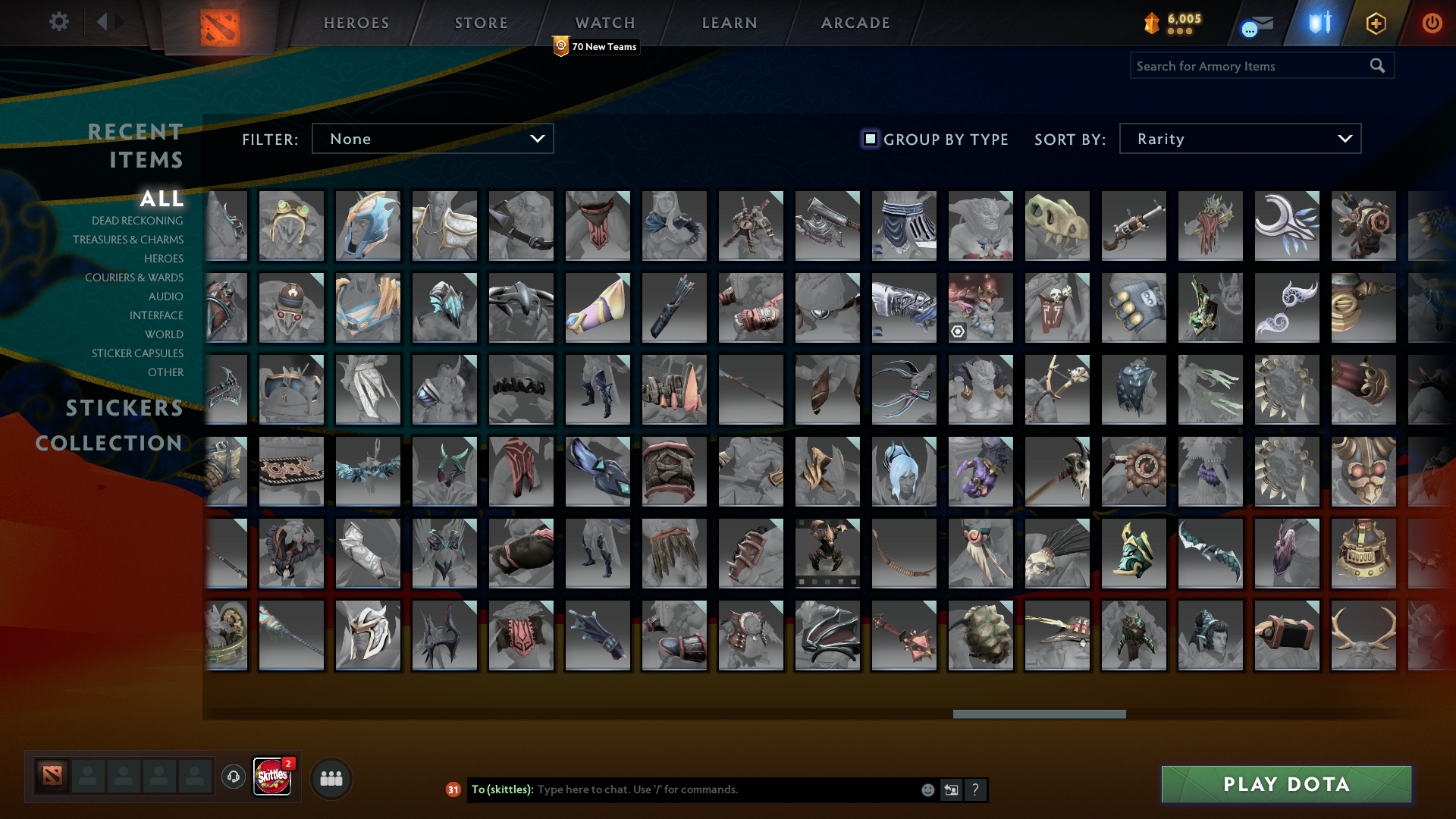Open the settings gear icon
The image size is (1456, 819).
[x=59, y=22]
